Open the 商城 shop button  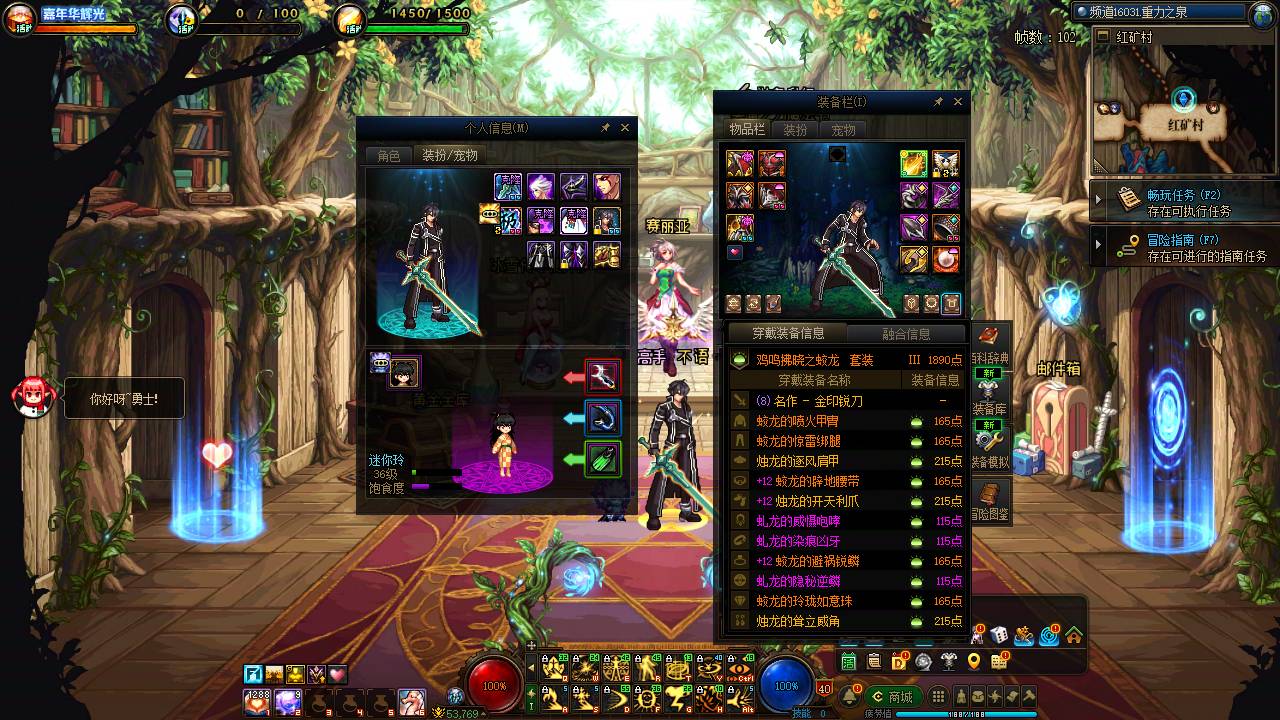893,697
